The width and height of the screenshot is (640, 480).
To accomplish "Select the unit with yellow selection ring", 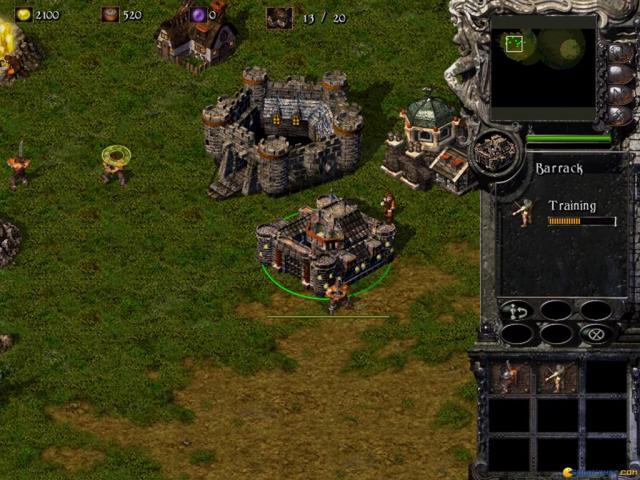I will [x=115, y=165].
